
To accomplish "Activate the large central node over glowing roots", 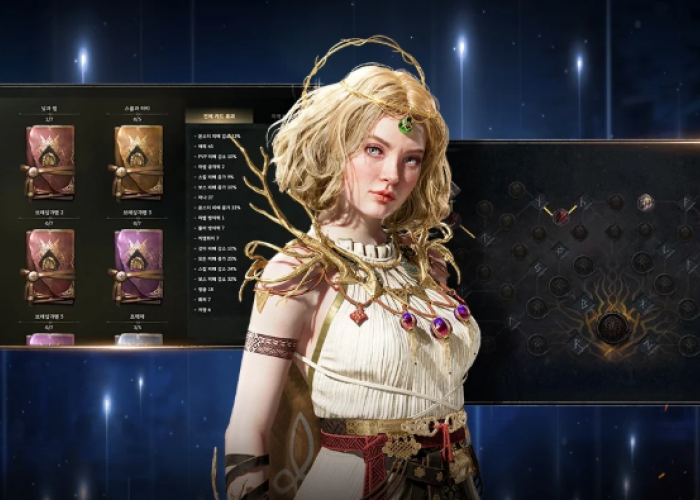I will [x=612, y=327].
